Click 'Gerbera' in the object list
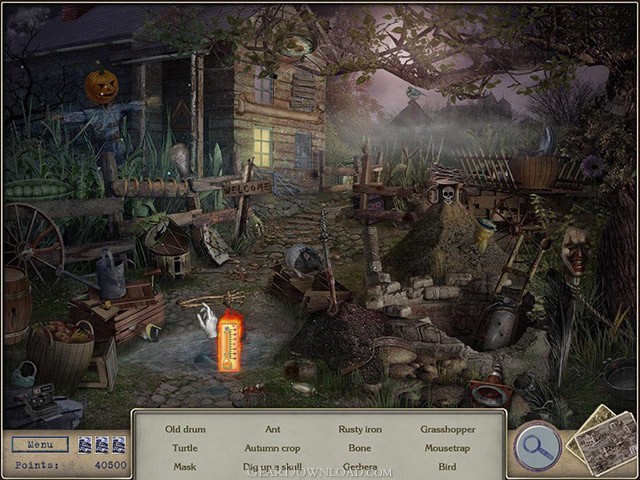 click(359, 467)
